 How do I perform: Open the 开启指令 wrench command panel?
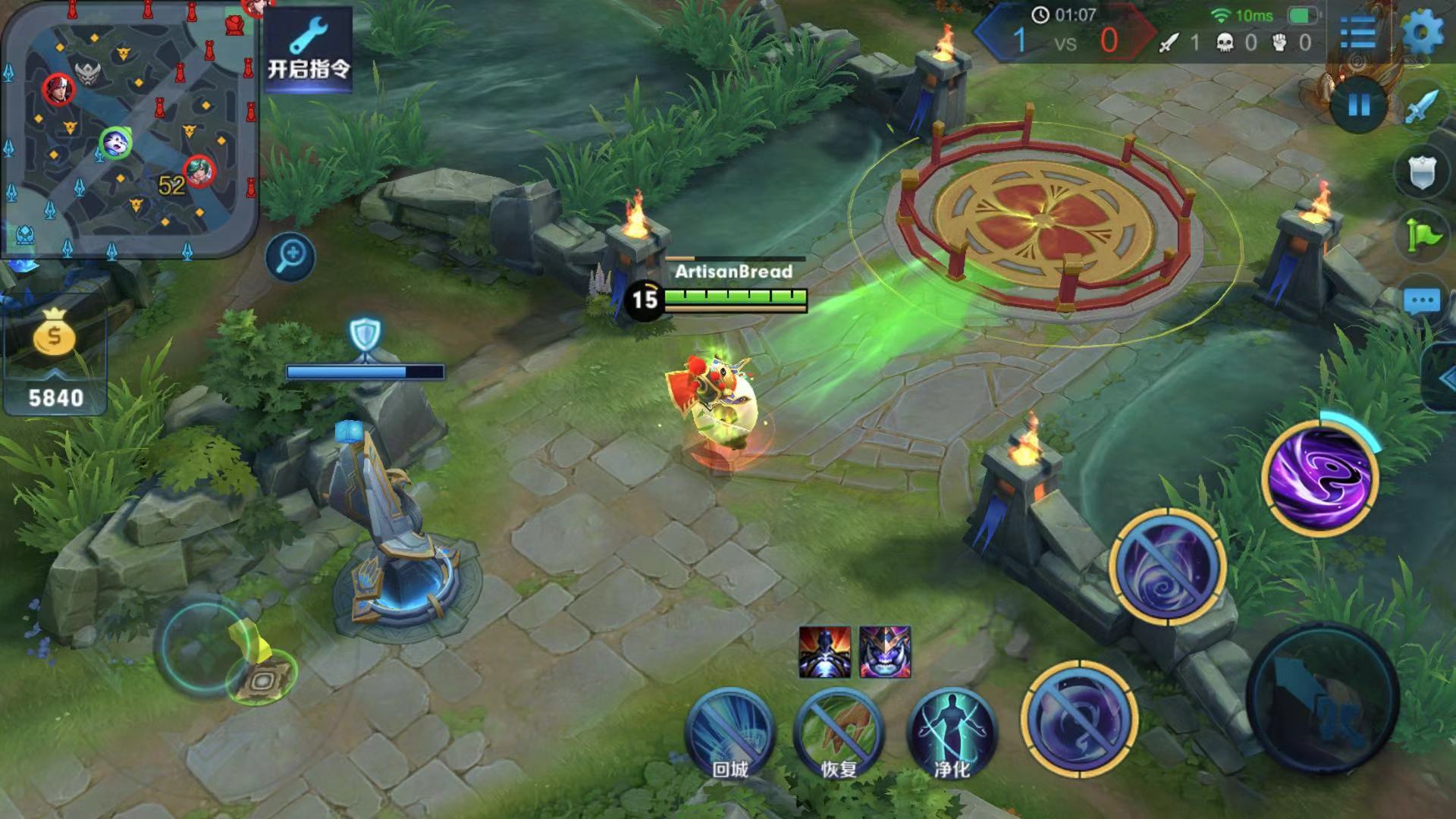pyautogui.click(x=308, y=49)
